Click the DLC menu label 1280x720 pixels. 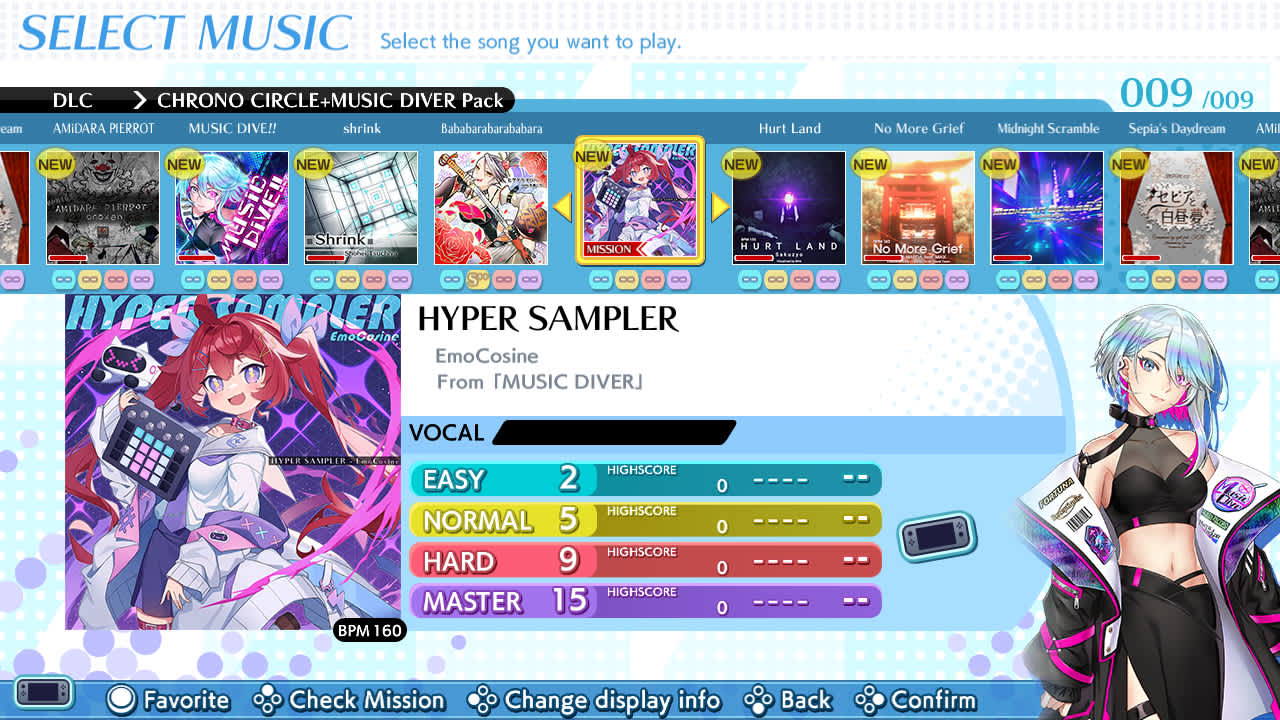pos(74,100)
